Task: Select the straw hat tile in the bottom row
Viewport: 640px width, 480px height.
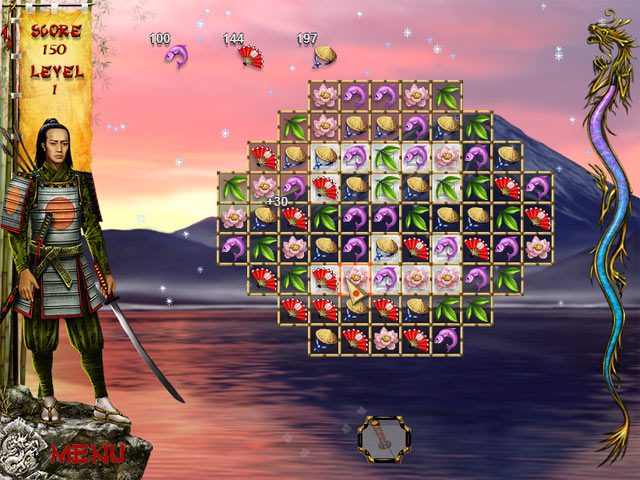Action: tap(325, 338)
